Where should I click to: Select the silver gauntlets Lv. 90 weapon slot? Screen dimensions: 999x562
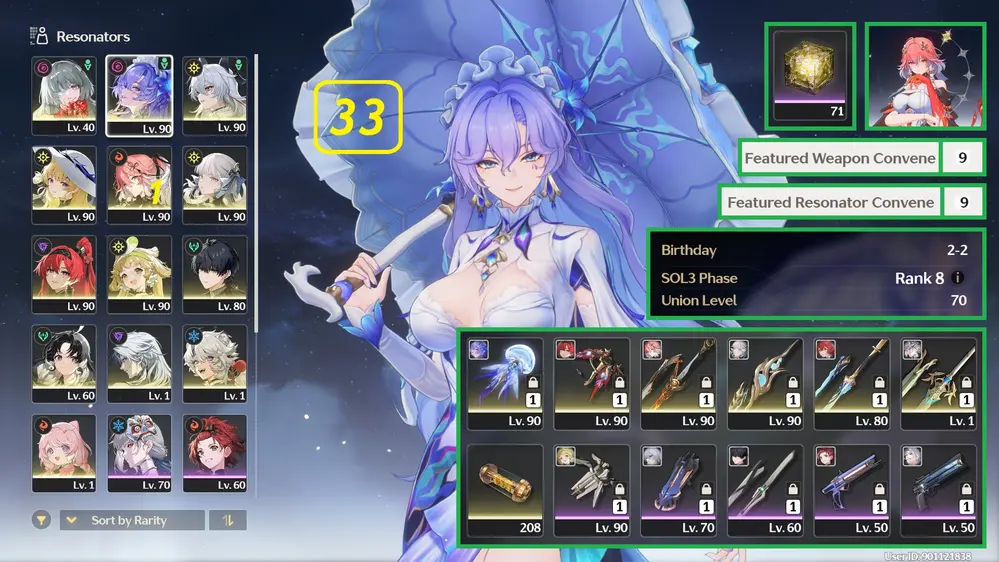tap(591, 490)
